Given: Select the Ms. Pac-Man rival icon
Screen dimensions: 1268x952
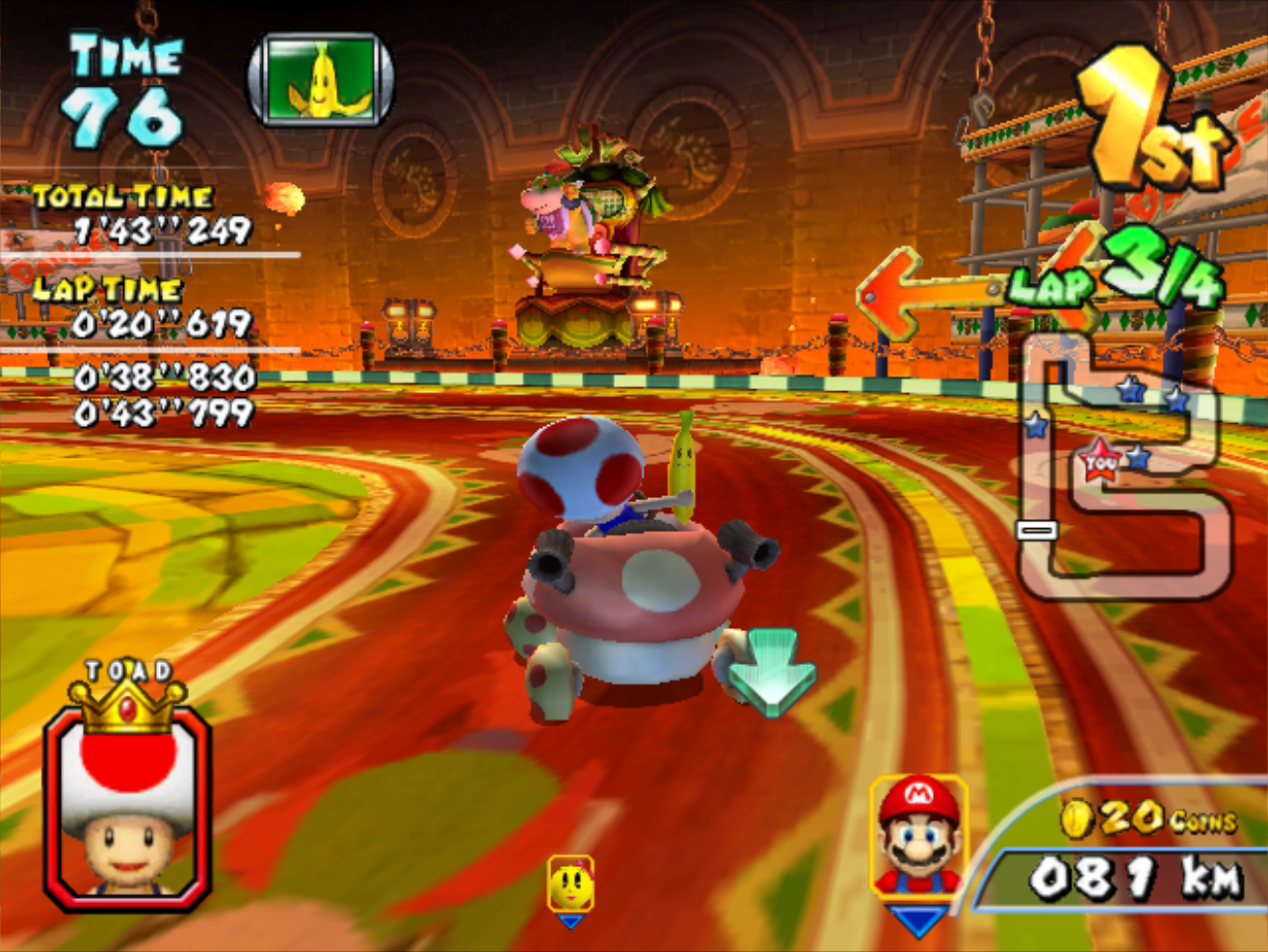Looking at the screenshot, I should [x=570, y=885].
